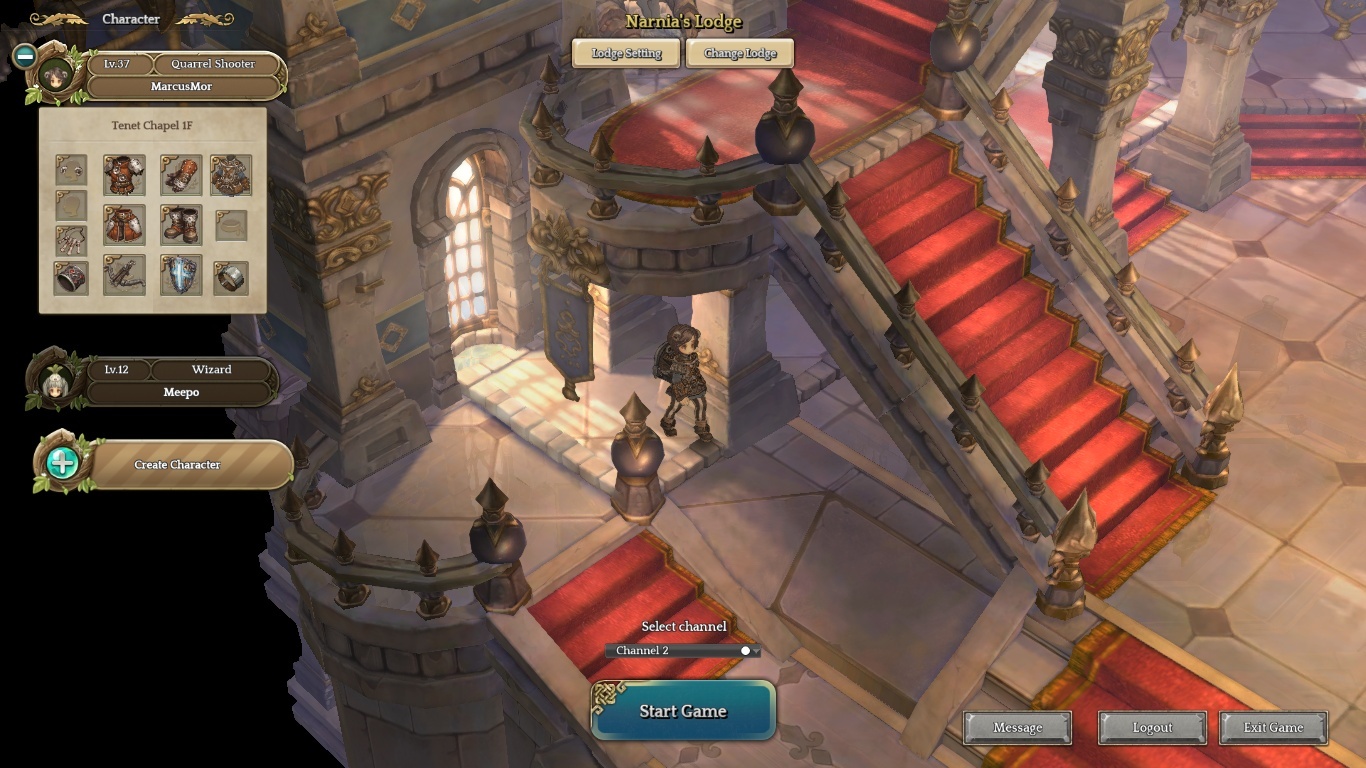Select the leather boots slot
The height and width of the screenshot is (768, 1366).
(x=181, y=225)
